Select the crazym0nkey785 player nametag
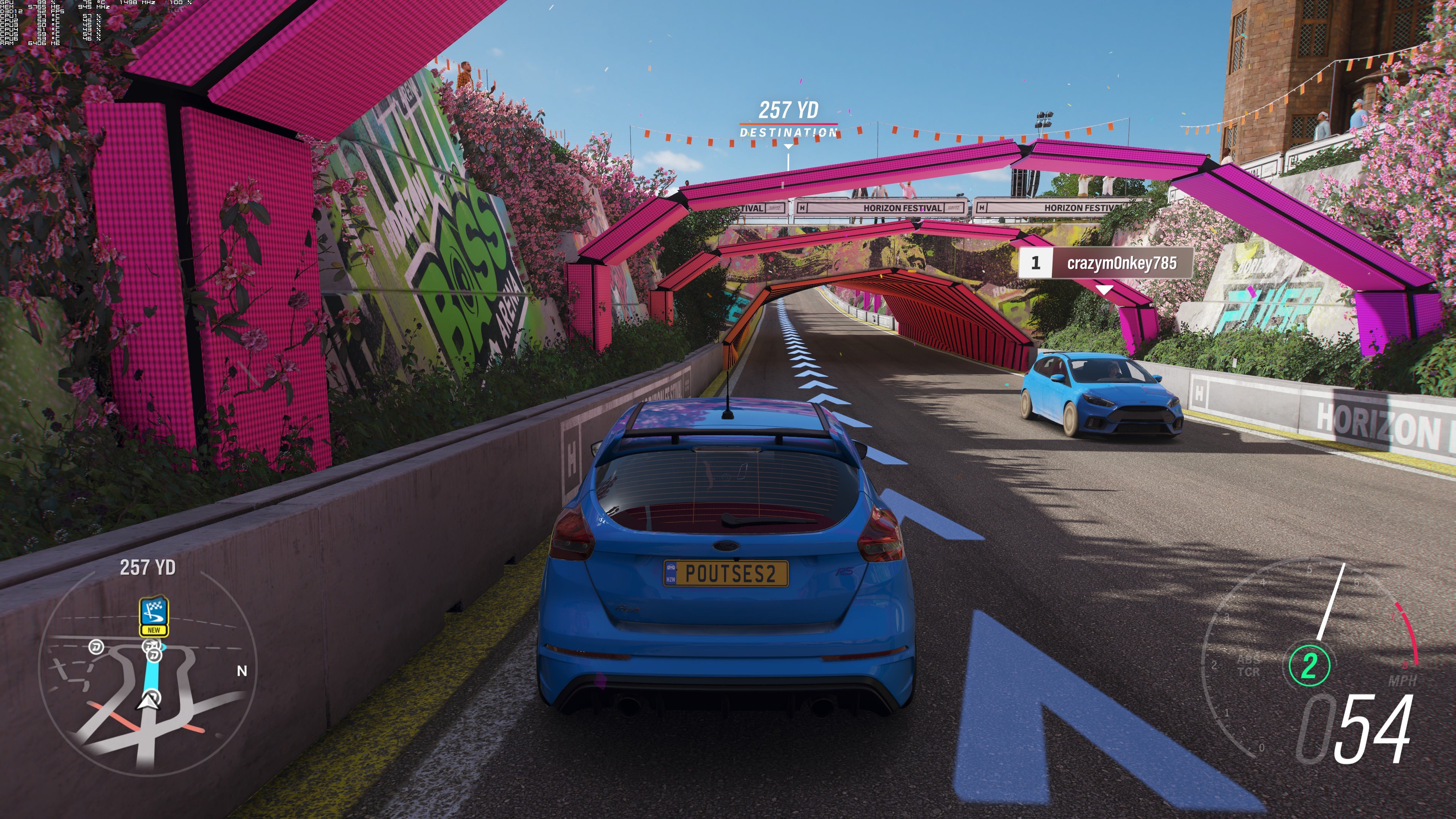This screenshot has height=819, width=1456. tap(1105, 263)
